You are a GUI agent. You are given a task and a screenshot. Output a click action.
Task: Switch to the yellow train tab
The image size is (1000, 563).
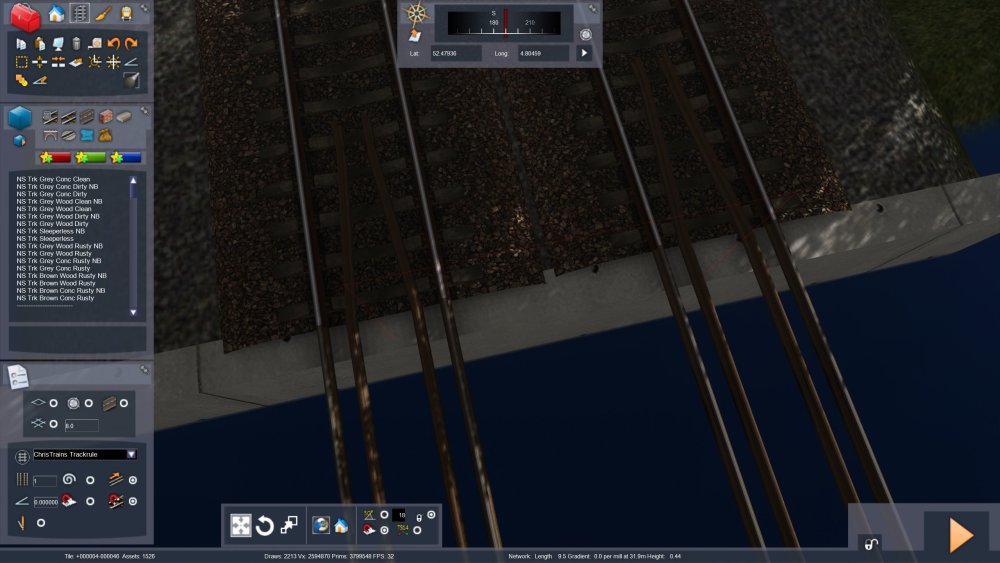(126, 14)
